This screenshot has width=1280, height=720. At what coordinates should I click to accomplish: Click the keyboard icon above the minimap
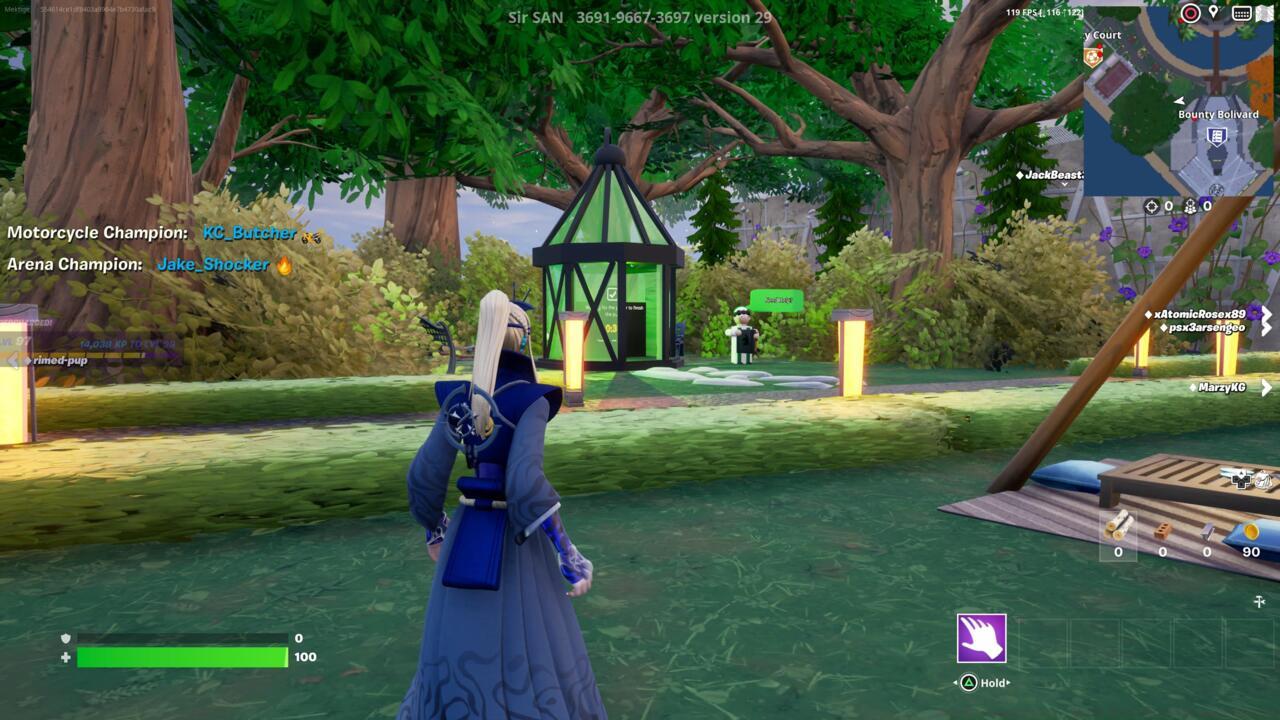pos(1242,13)
